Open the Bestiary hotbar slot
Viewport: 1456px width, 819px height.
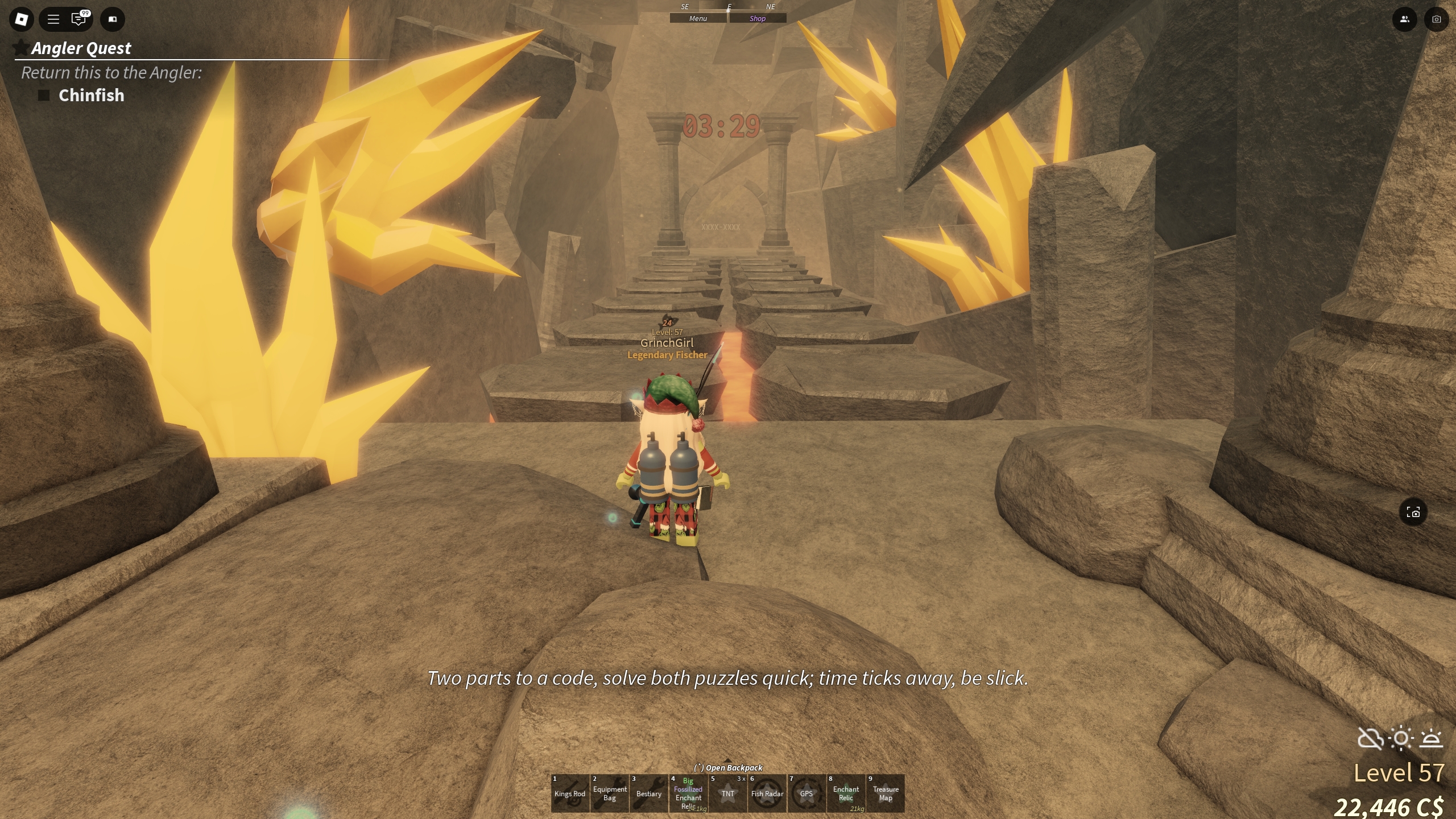648,793
